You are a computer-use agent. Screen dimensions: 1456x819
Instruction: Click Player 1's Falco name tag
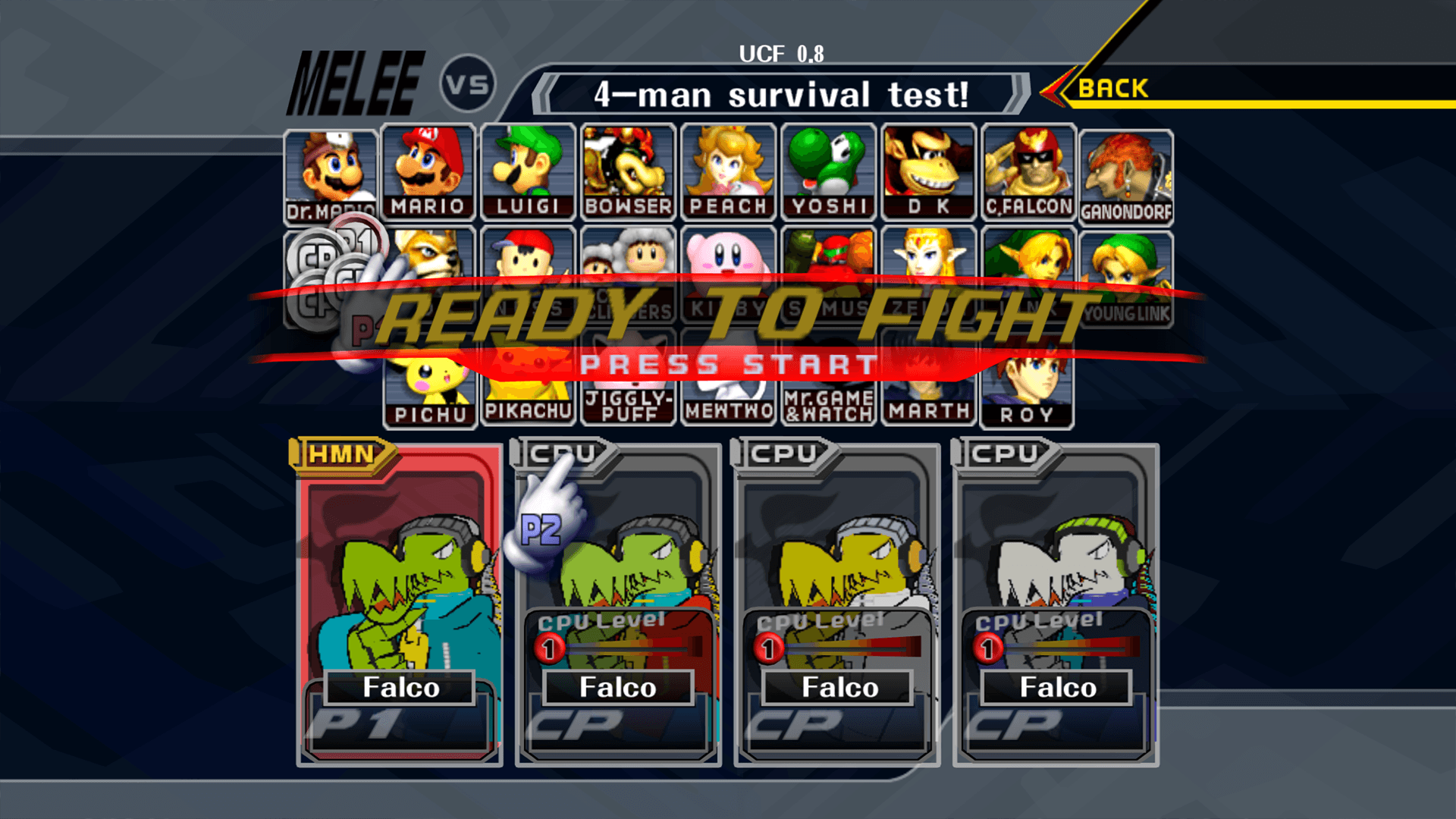(x=400, y=687)
